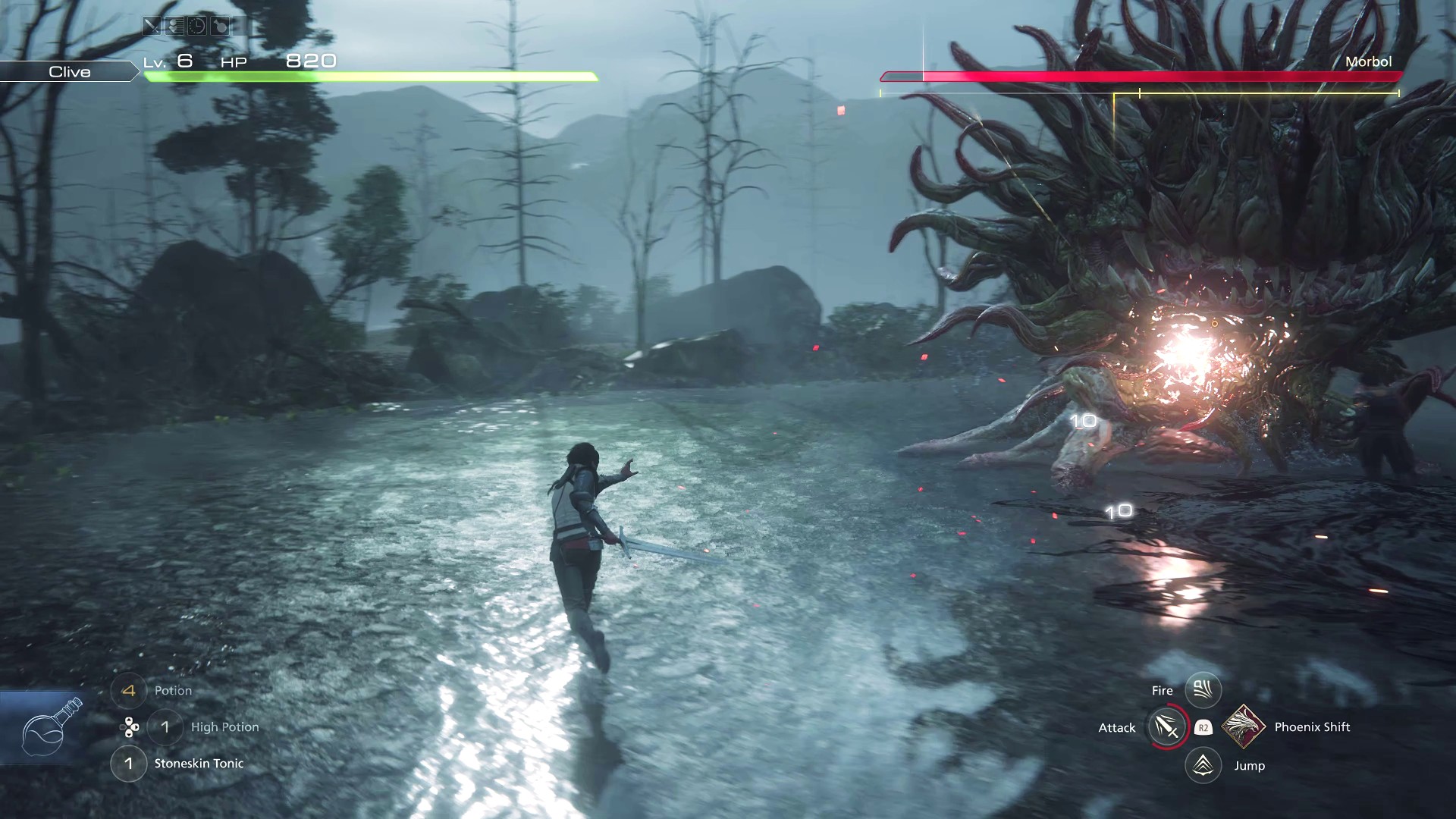Cast the Fire magic ability
Viewport: 1456px width, 819px height.
tap(1203, 690)
